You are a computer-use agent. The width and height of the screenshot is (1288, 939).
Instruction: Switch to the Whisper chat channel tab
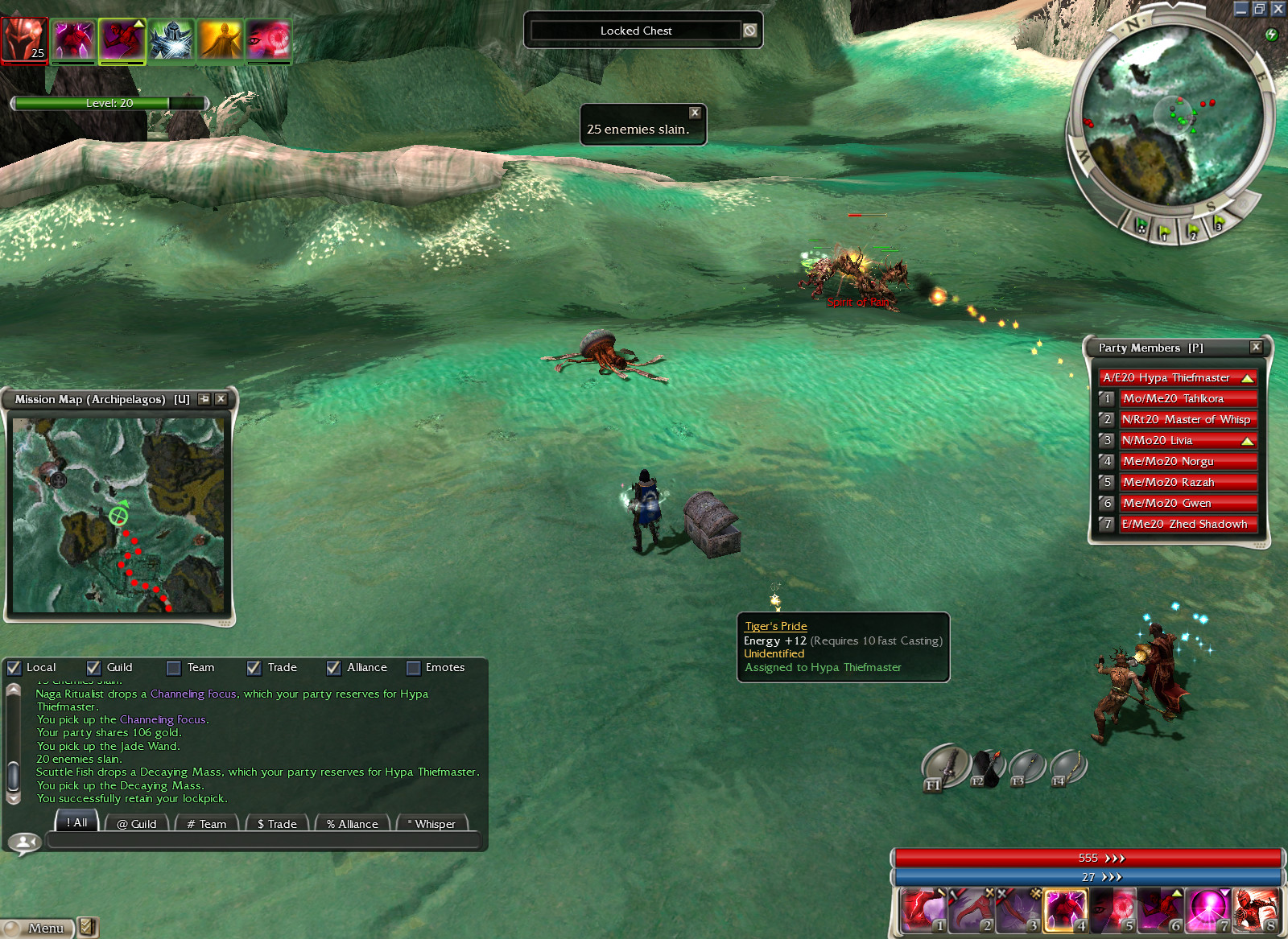click(x=431, y=823)
